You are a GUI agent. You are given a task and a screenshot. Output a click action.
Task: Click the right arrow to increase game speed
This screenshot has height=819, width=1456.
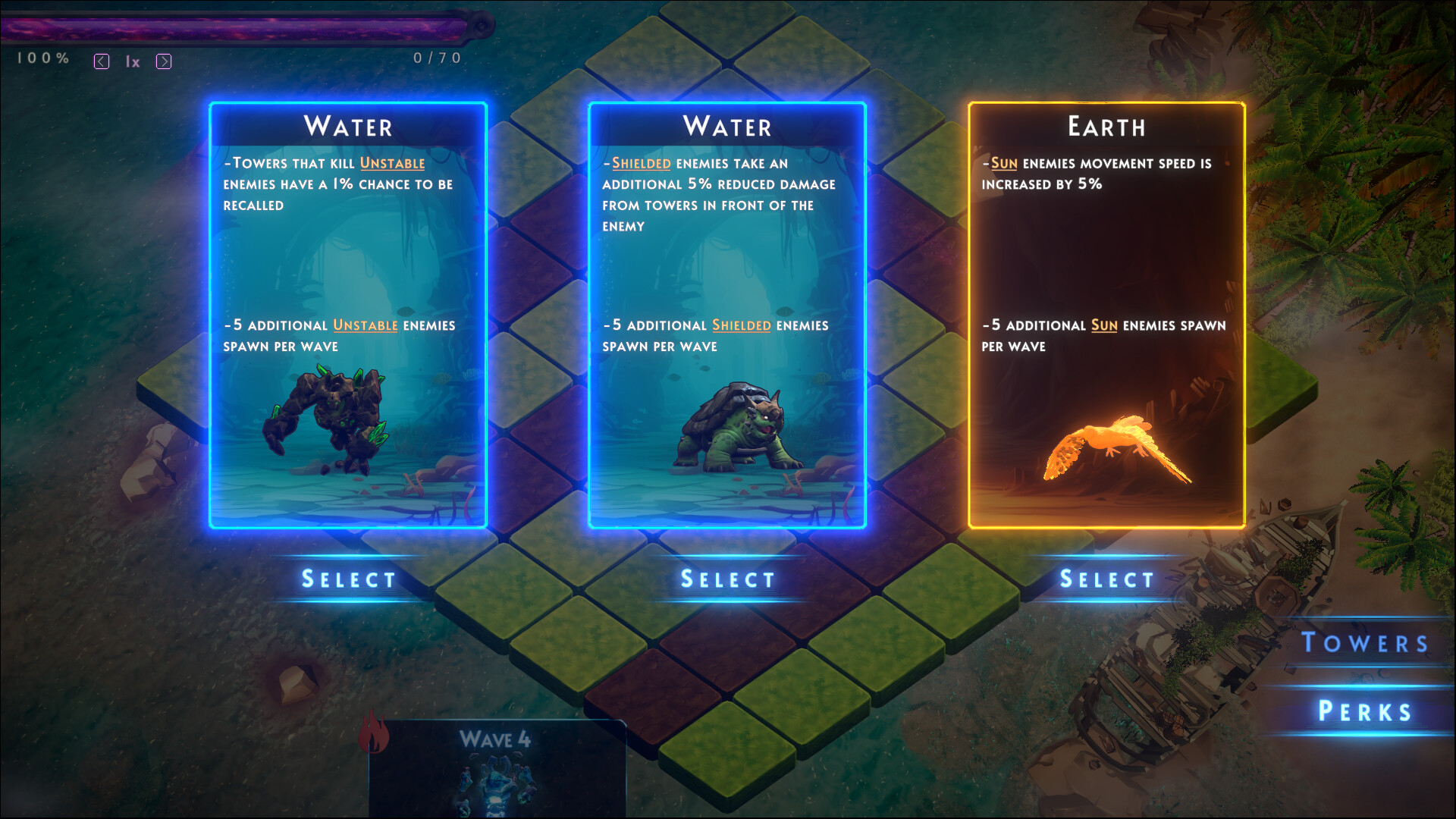164,61
